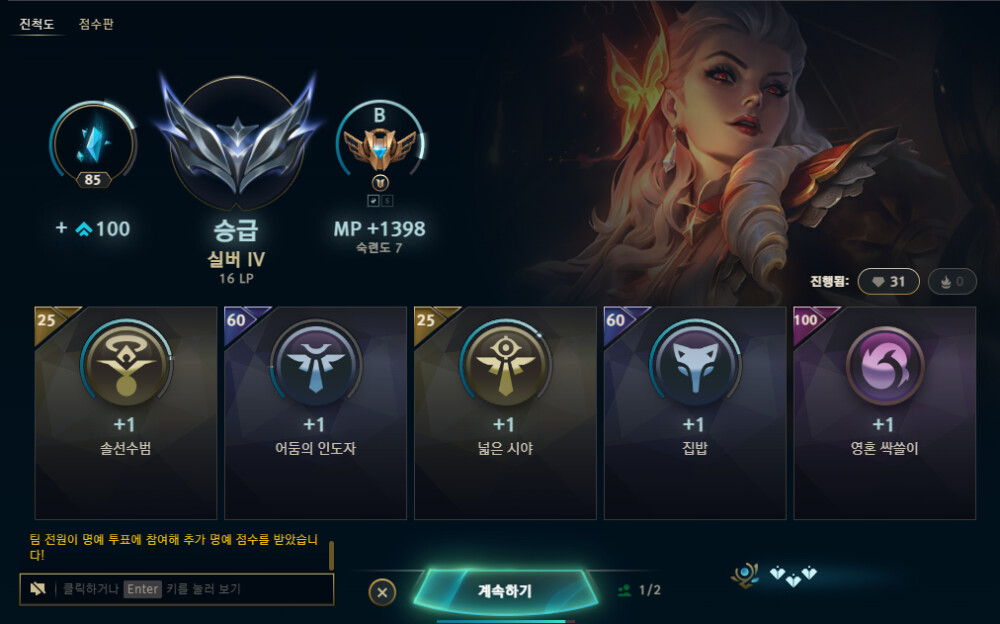Close the screen with the round X button
Viewport: 1000px width, 624px height.
[x=382, y=591]
